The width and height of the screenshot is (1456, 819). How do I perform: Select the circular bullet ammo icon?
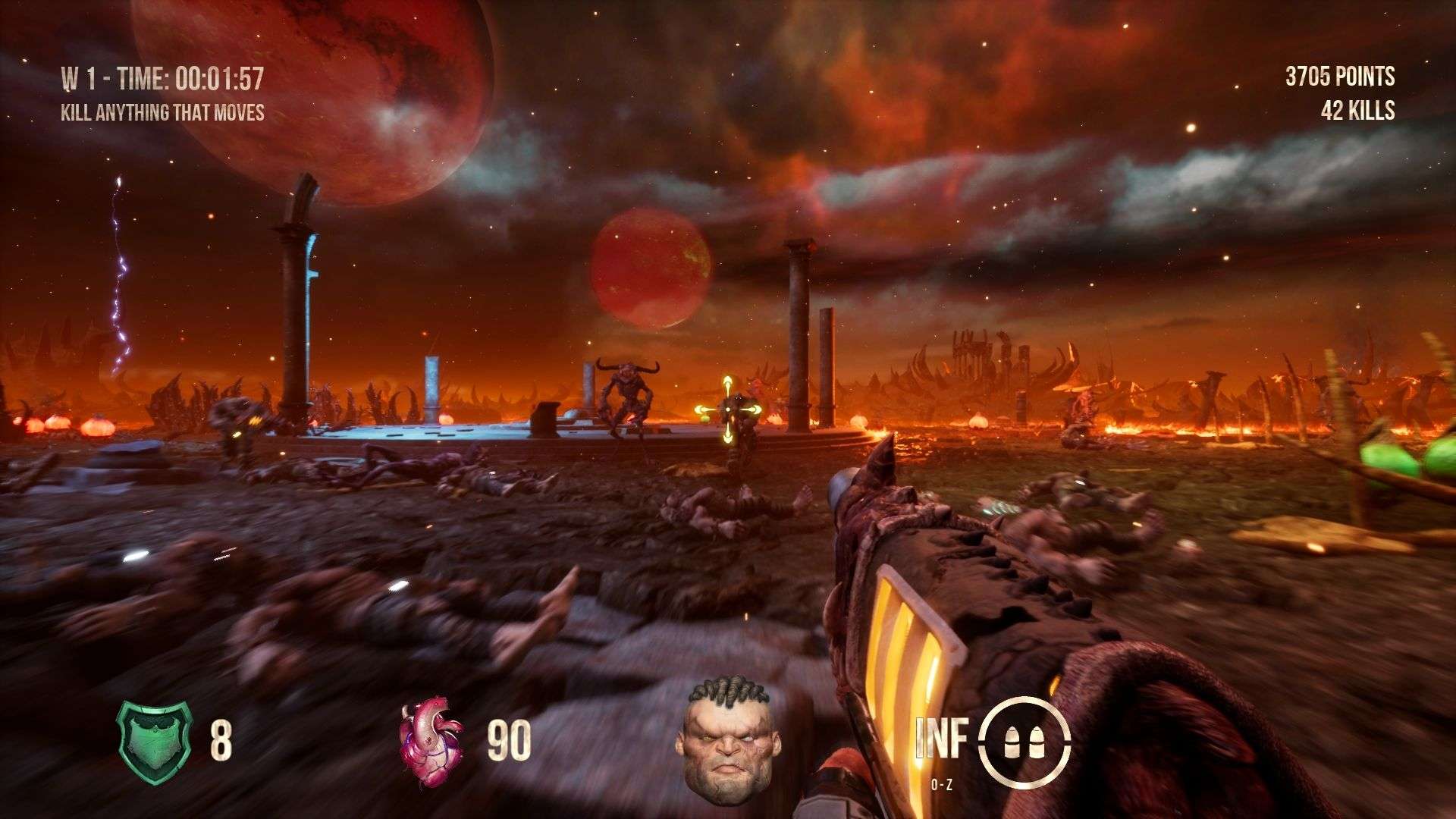click(1023, 739)
